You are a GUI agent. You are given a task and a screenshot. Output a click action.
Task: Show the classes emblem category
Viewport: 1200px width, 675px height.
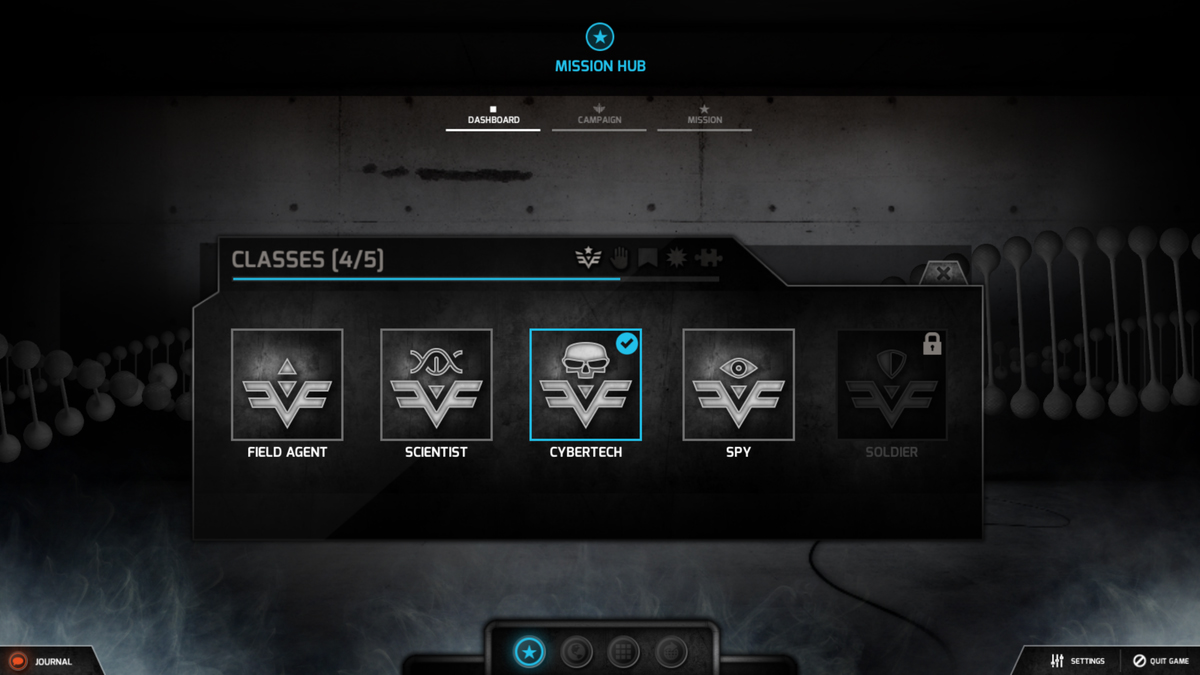click(x=588, y=259)
